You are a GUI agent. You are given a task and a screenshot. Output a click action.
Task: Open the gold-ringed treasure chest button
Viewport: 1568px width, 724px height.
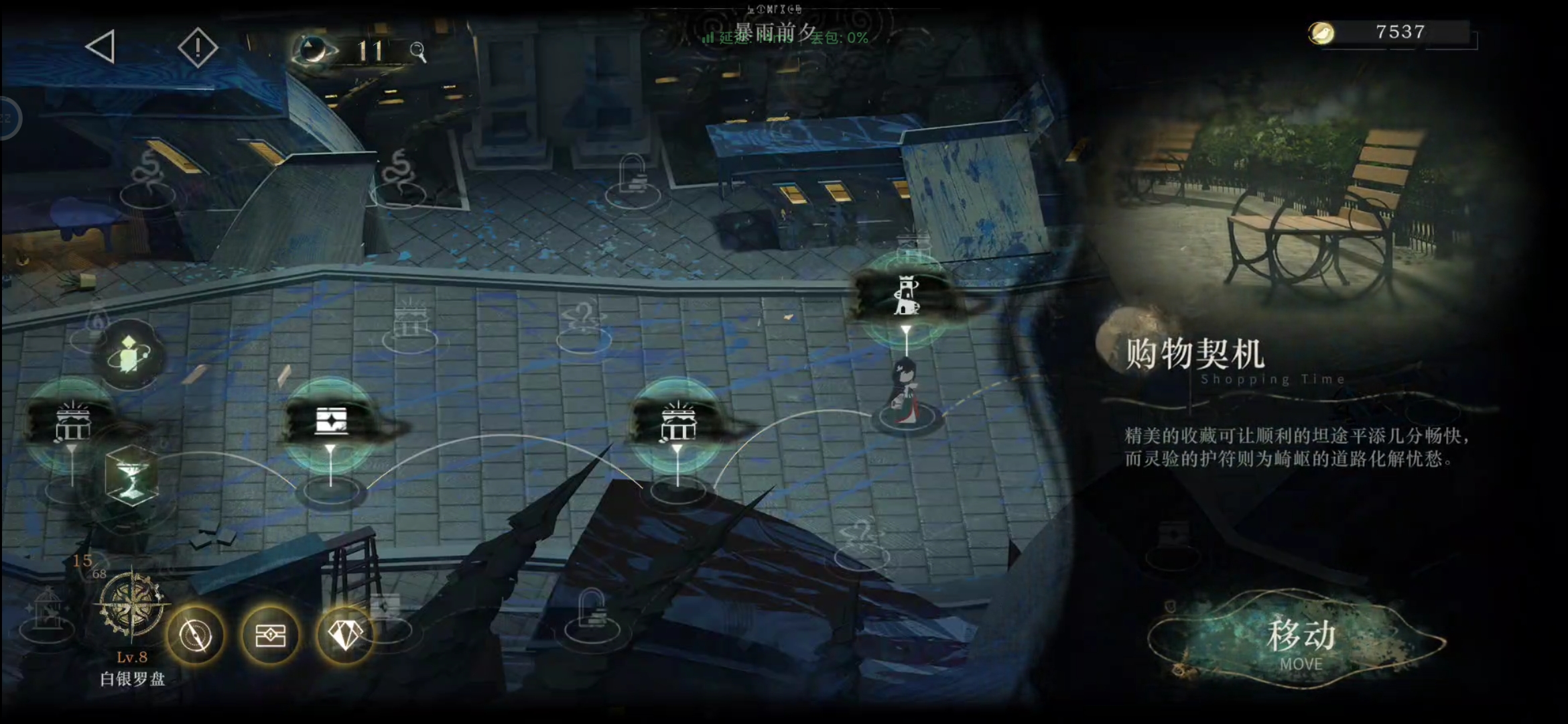tap(271, 635)
